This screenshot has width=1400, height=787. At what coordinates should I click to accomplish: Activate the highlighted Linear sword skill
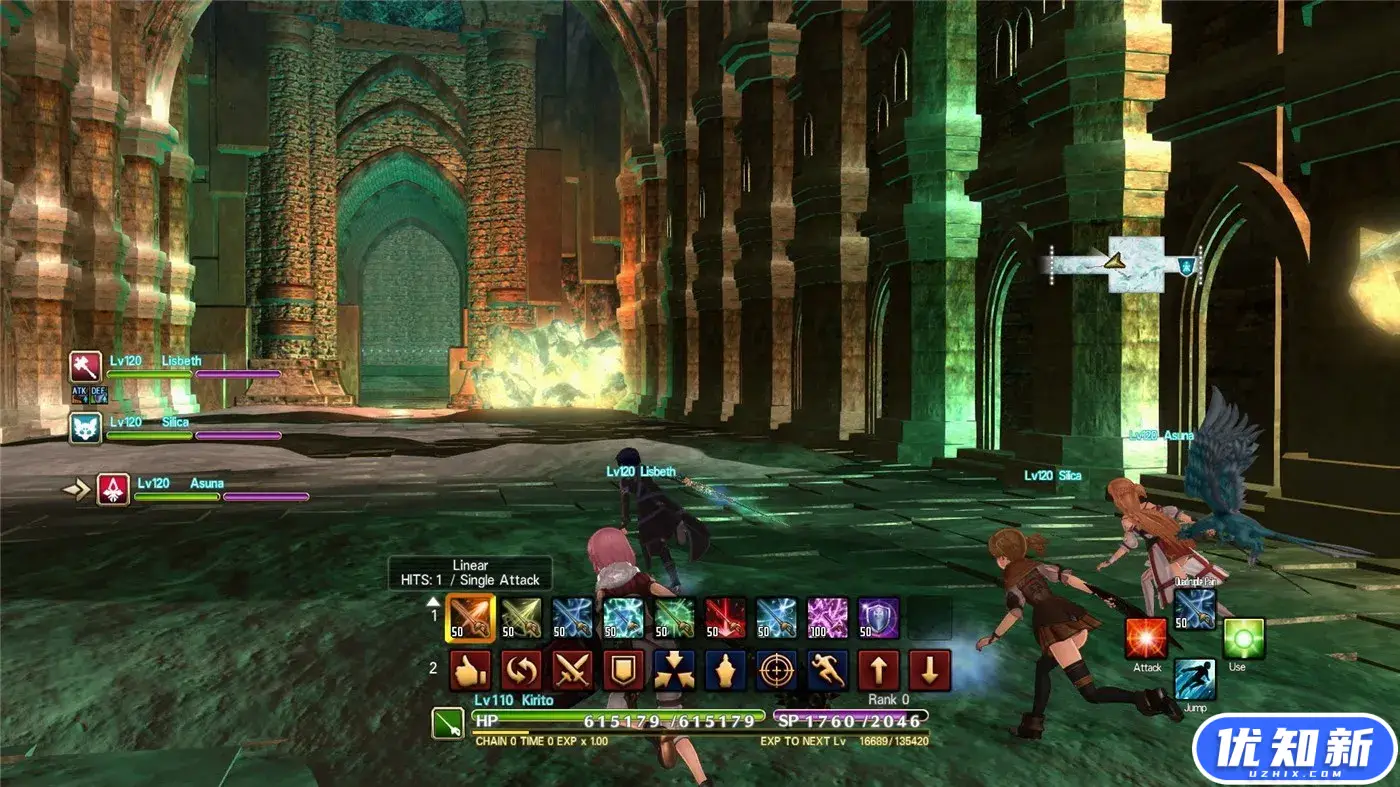pyautogui.click(x=471, y=618)
